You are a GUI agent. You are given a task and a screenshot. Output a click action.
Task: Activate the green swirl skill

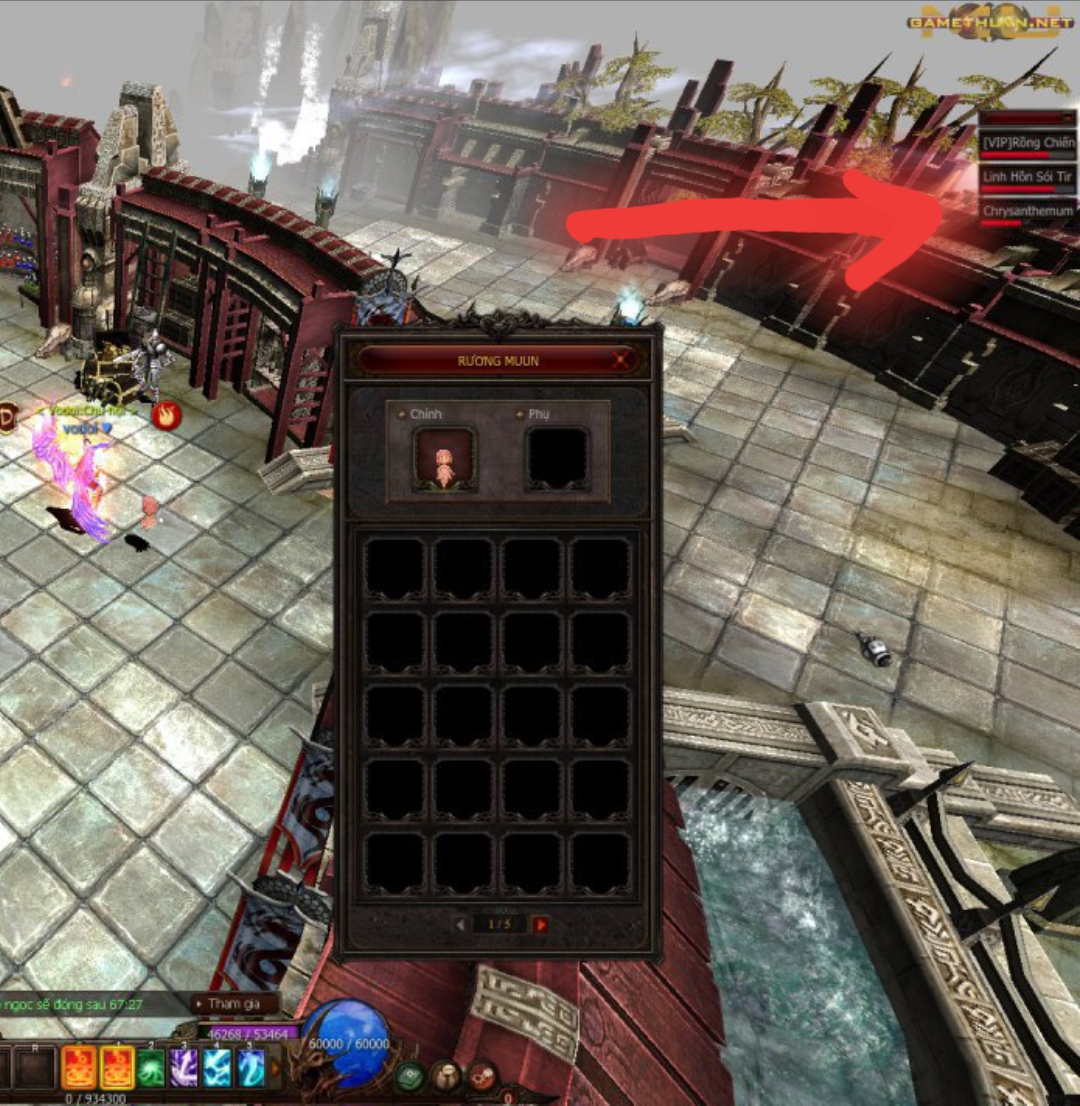point(150,1068)
